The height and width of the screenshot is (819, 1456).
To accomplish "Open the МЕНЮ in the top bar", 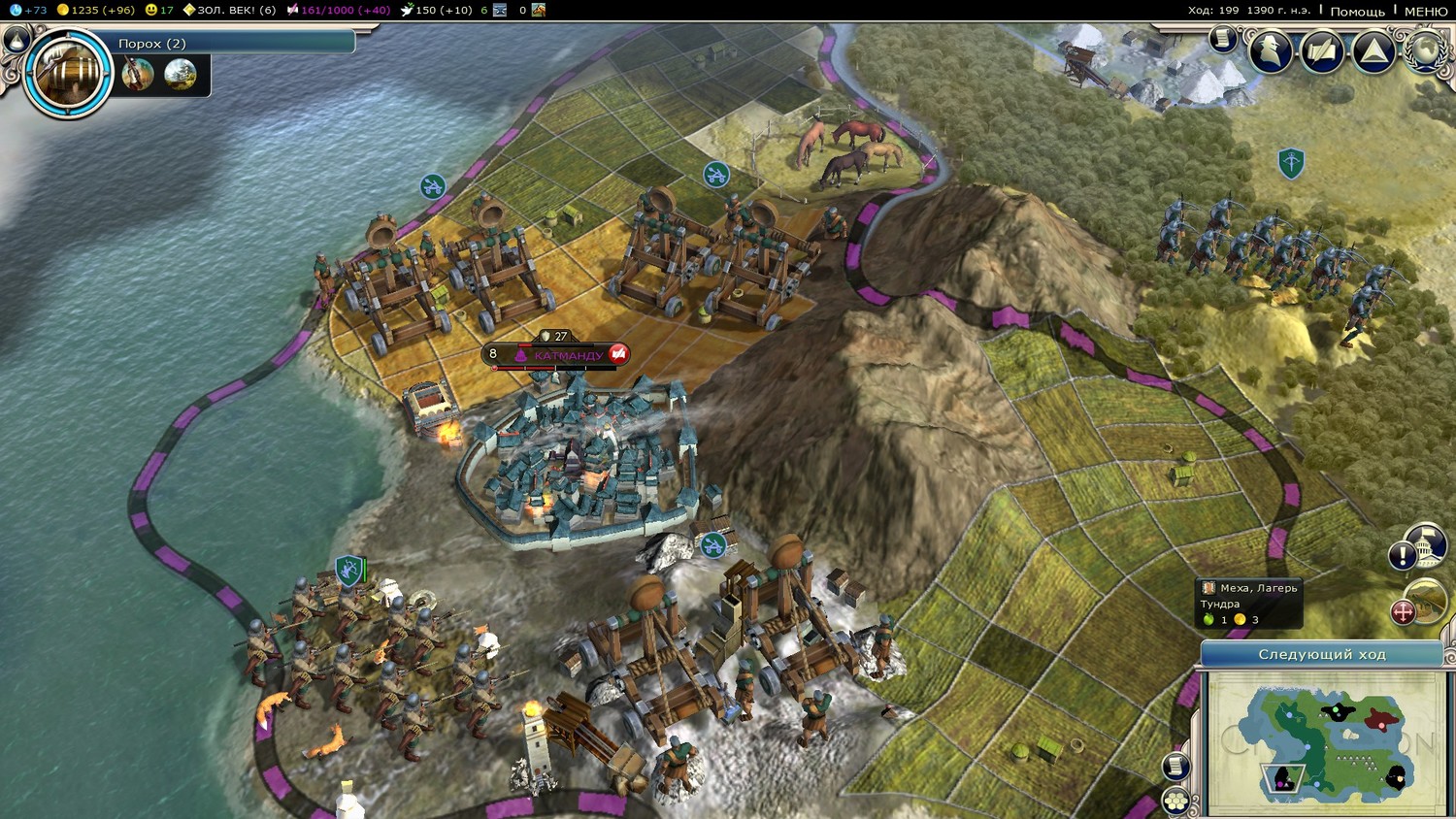I will point(1425,11).
